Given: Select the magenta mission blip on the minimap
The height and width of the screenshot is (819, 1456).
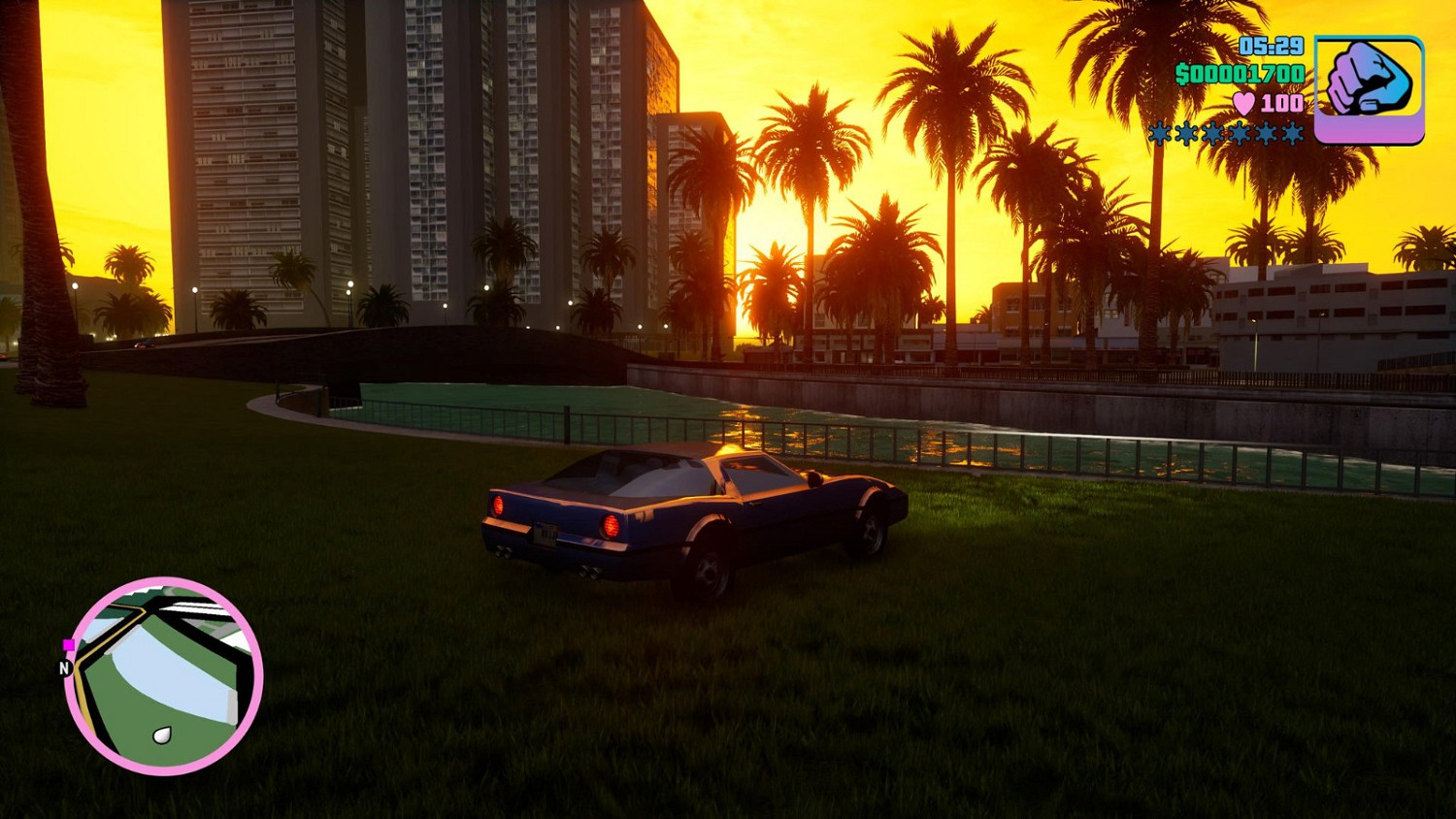Looking at the screenshot, I should click(68, 643).
